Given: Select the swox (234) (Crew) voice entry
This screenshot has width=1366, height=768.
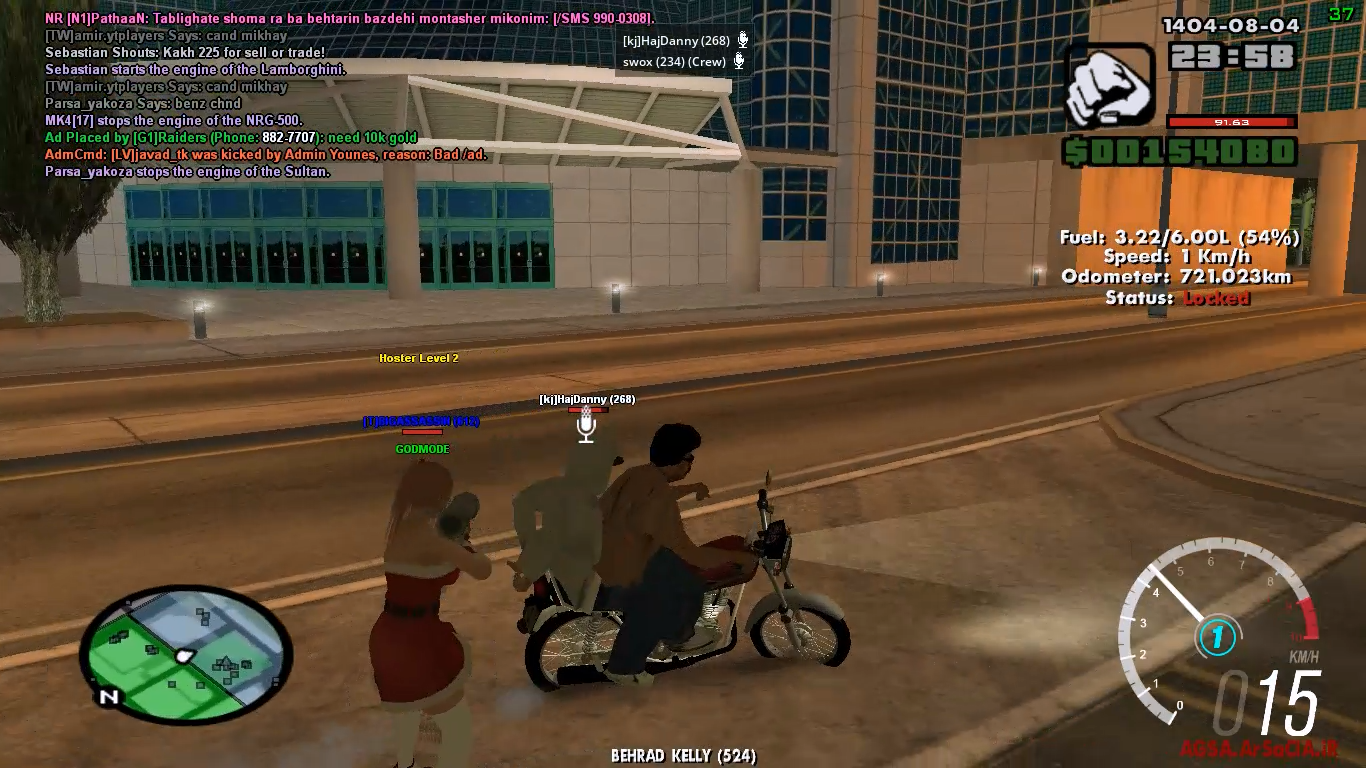Looking at the screenshot, I should pyautogui.click(x=672, y=61).
